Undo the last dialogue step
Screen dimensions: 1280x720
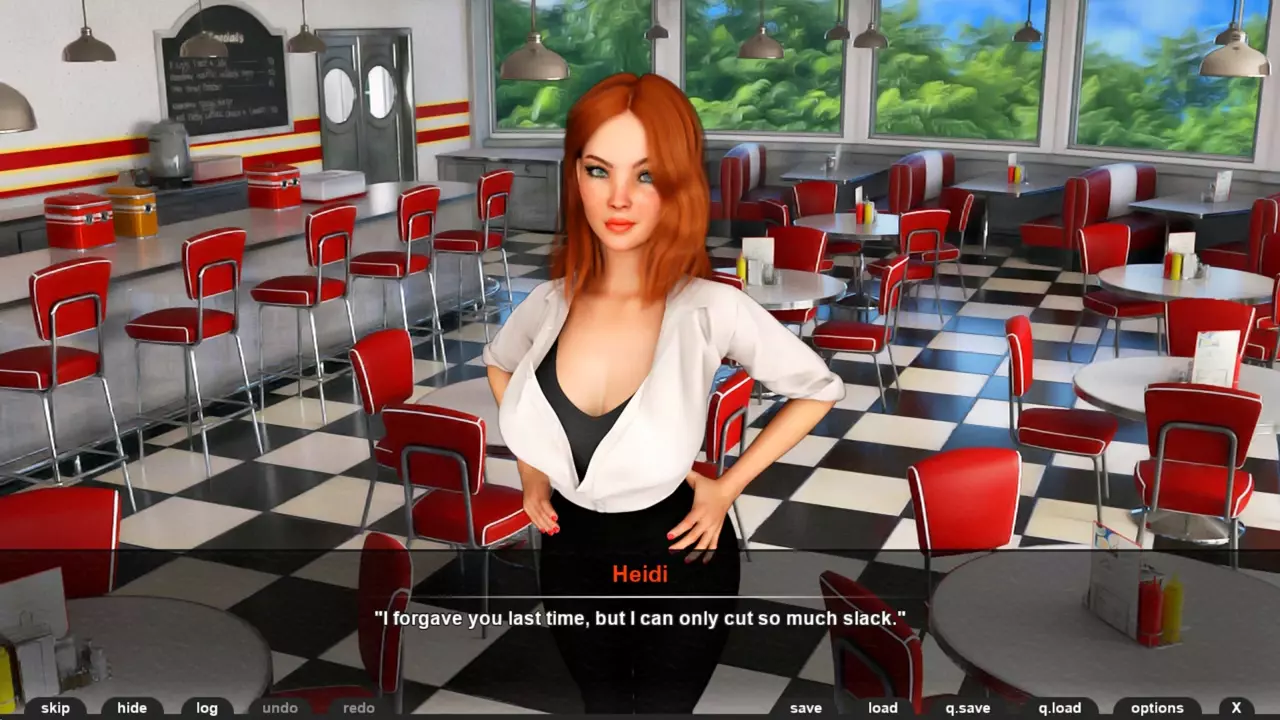pos(280,708)
